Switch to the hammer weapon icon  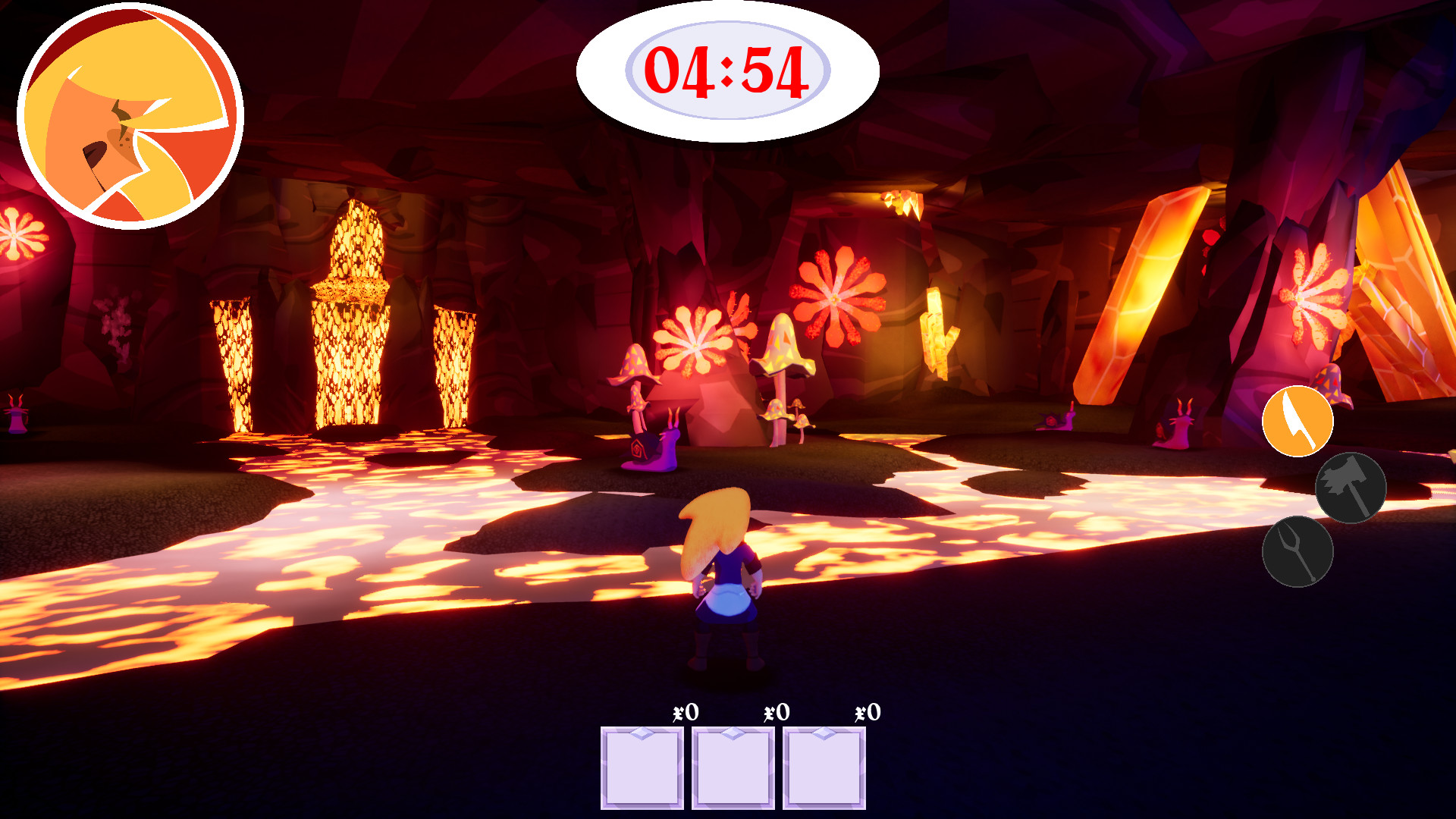tap(1350, 488)
